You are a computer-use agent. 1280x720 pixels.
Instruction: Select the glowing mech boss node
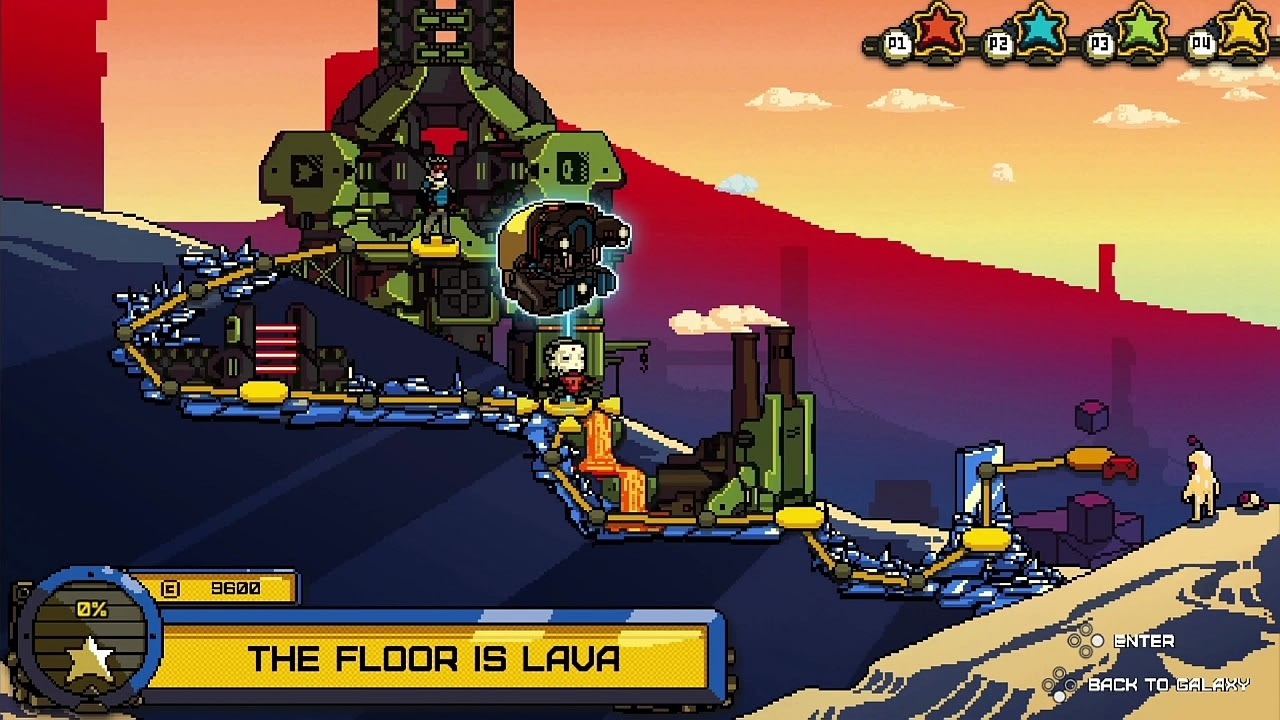tap(563, 257)
